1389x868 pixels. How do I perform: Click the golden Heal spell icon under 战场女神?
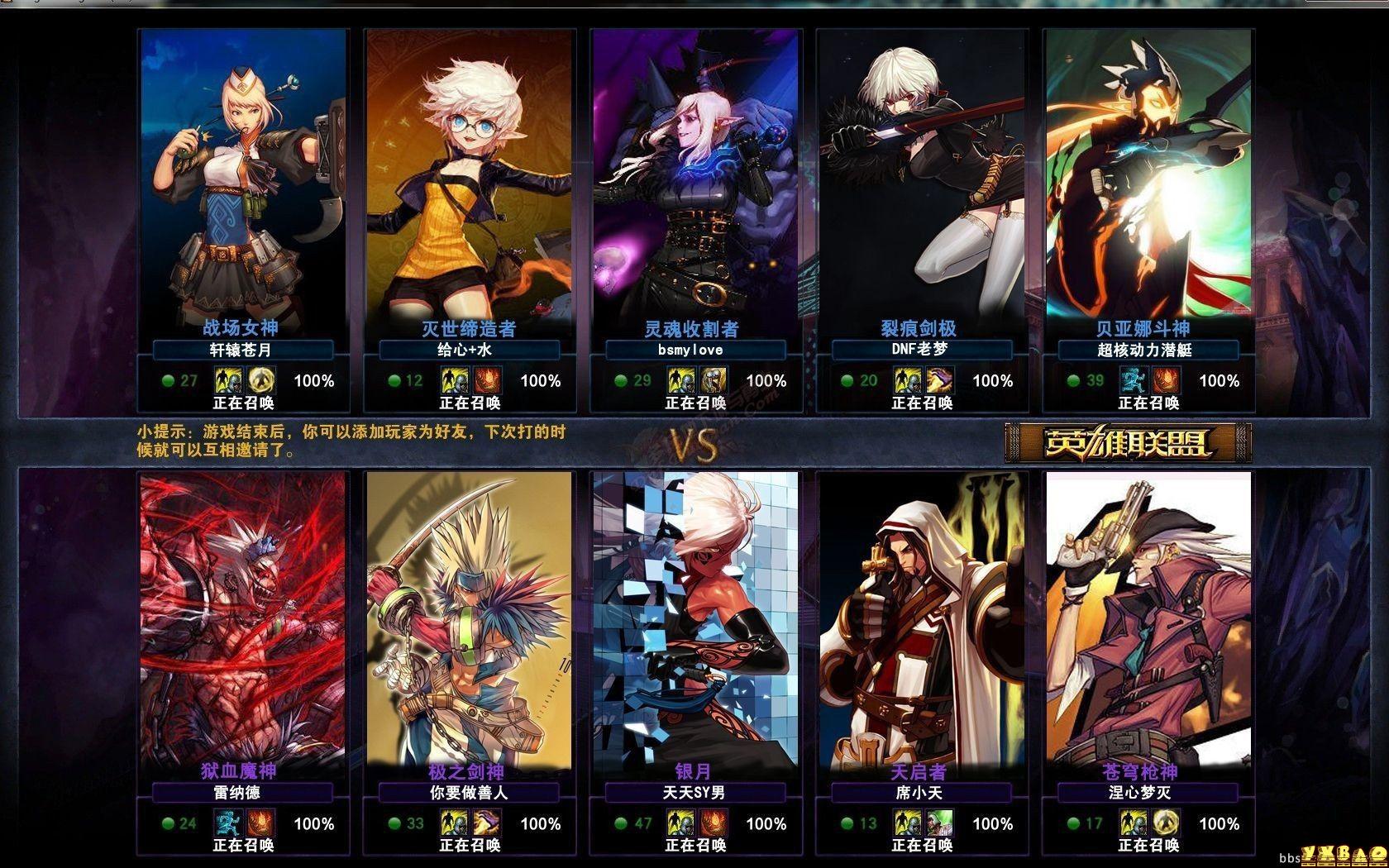(260, 381)
